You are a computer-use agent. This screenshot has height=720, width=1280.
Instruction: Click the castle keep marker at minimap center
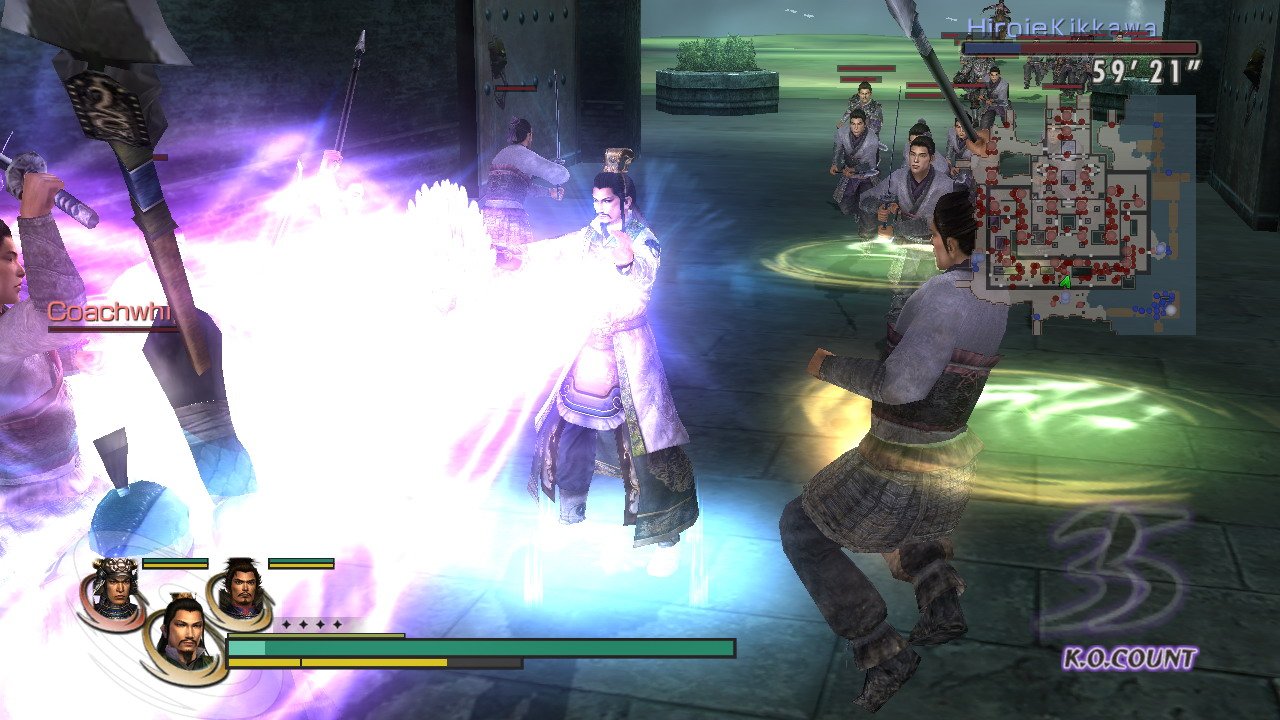click(1067, 177)
